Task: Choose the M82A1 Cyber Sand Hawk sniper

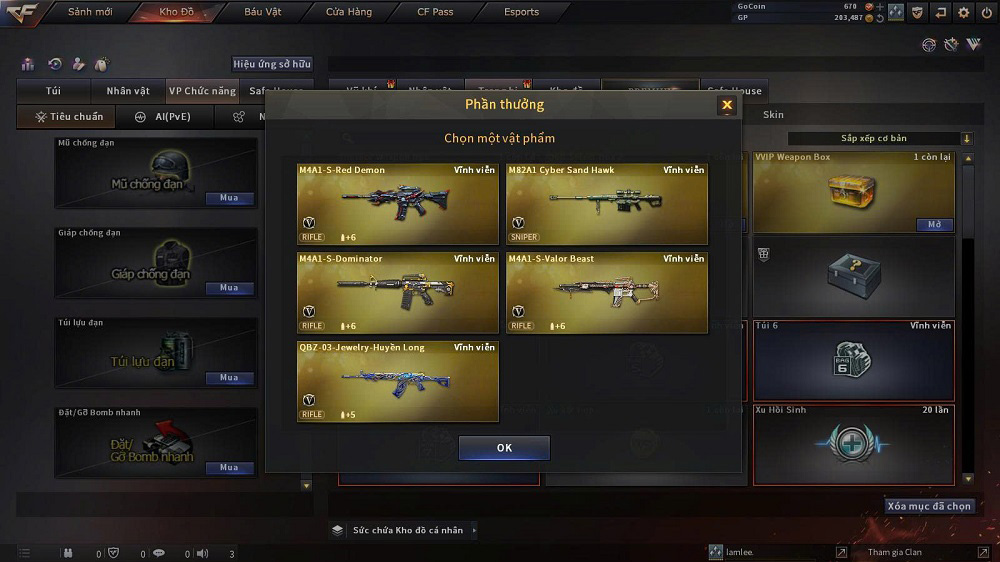Action: pos(607,204)
